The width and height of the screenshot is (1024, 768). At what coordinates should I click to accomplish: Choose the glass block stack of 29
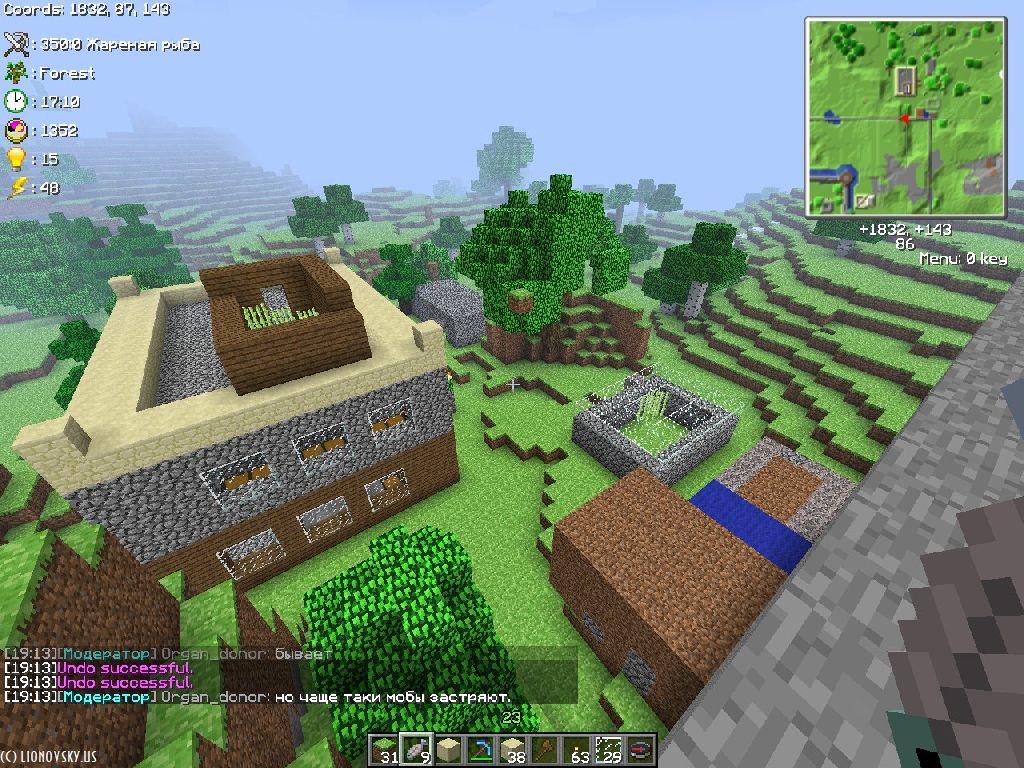pyautogui.click(x=608, y=749)
